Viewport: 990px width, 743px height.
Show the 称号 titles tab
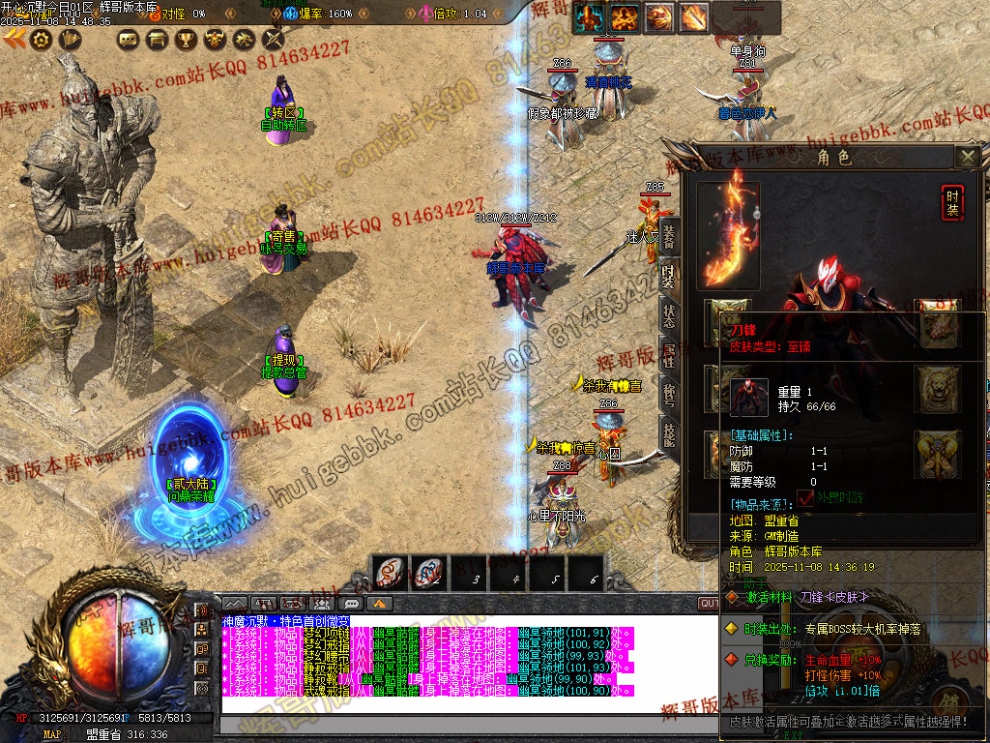click(668, 392)
